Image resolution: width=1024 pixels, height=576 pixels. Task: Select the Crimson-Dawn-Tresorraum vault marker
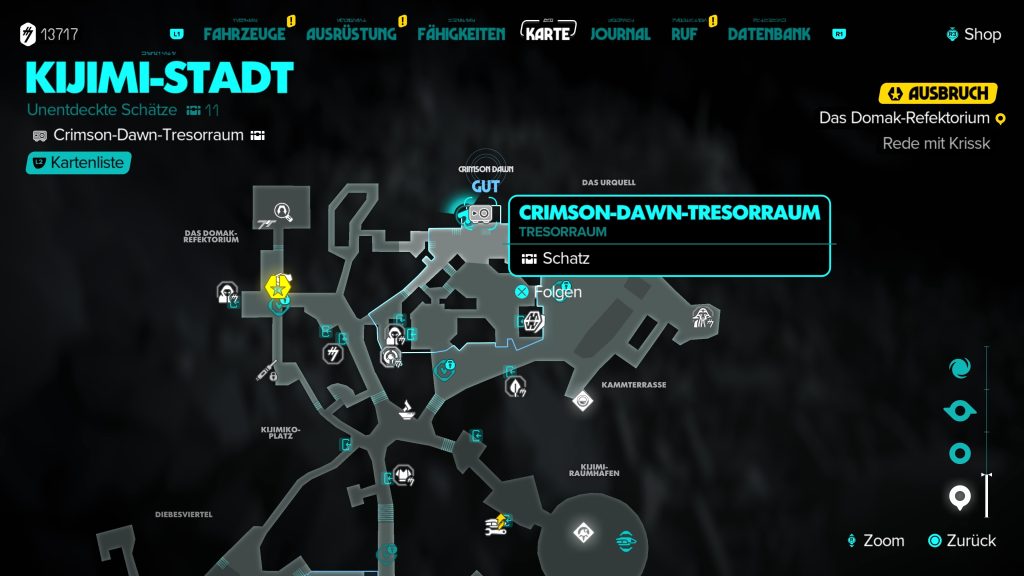480,213
